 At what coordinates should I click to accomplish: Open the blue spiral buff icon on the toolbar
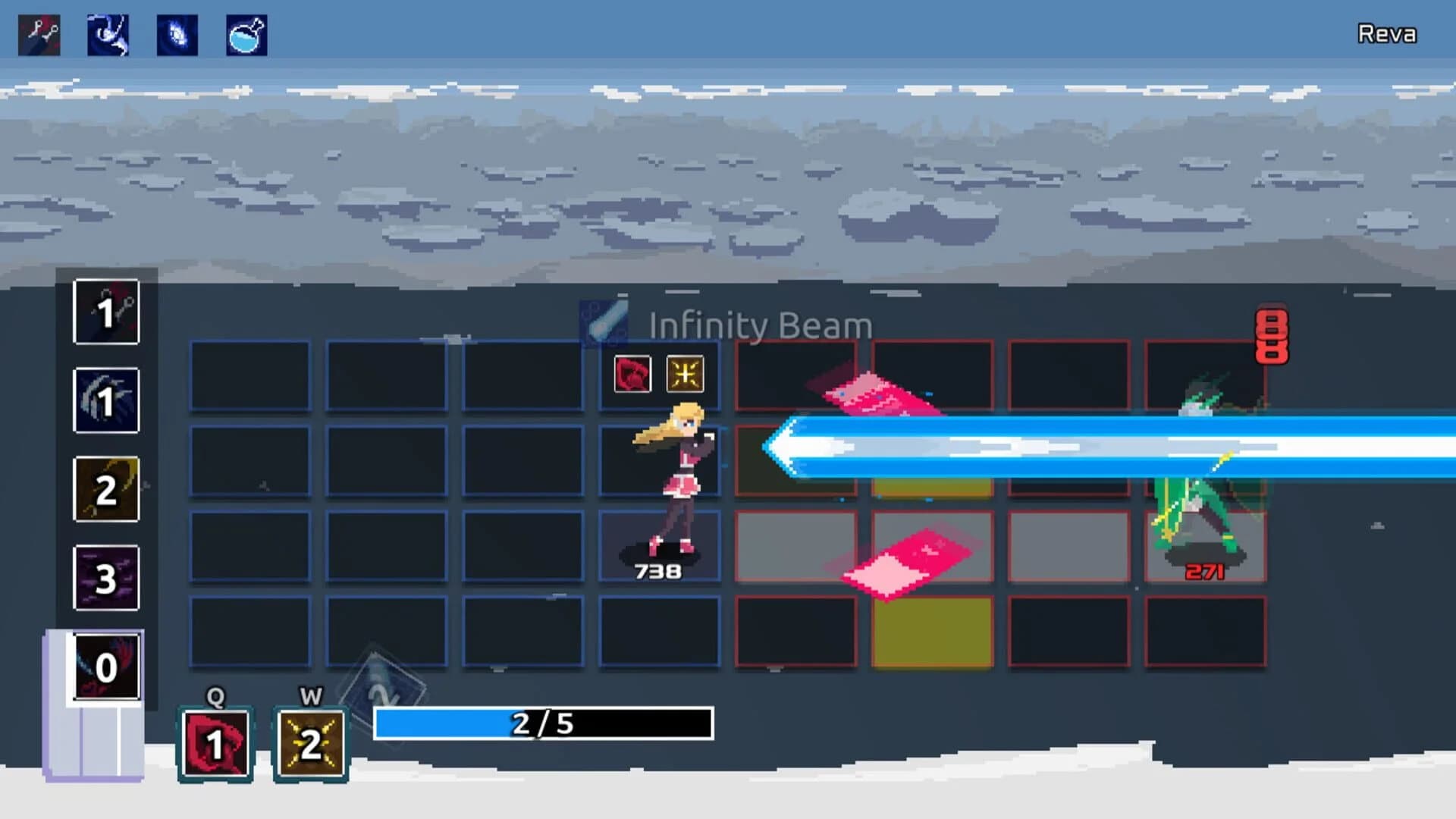coord(176,34)
